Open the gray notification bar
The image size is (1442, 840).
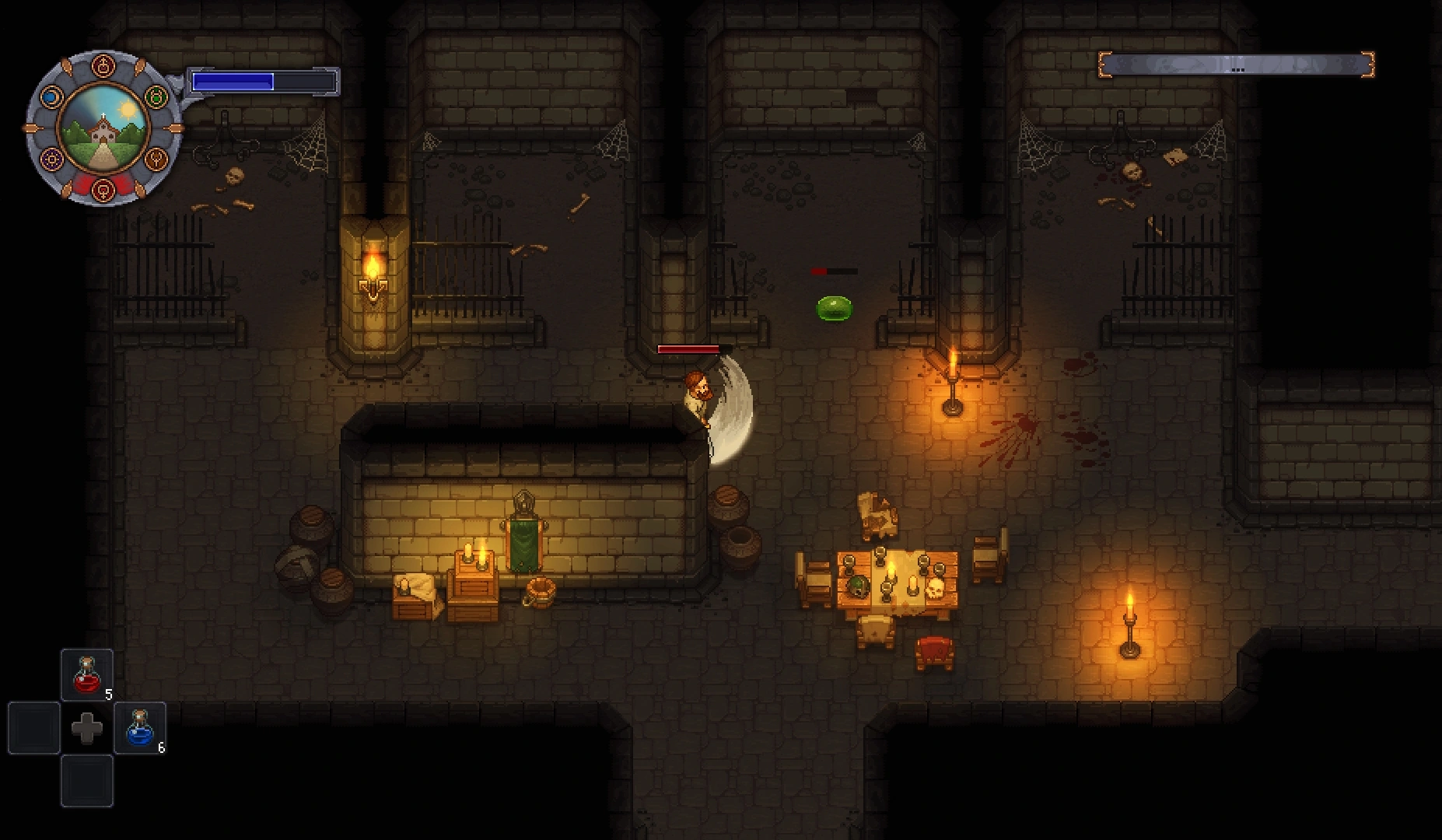pos(1236,65)
